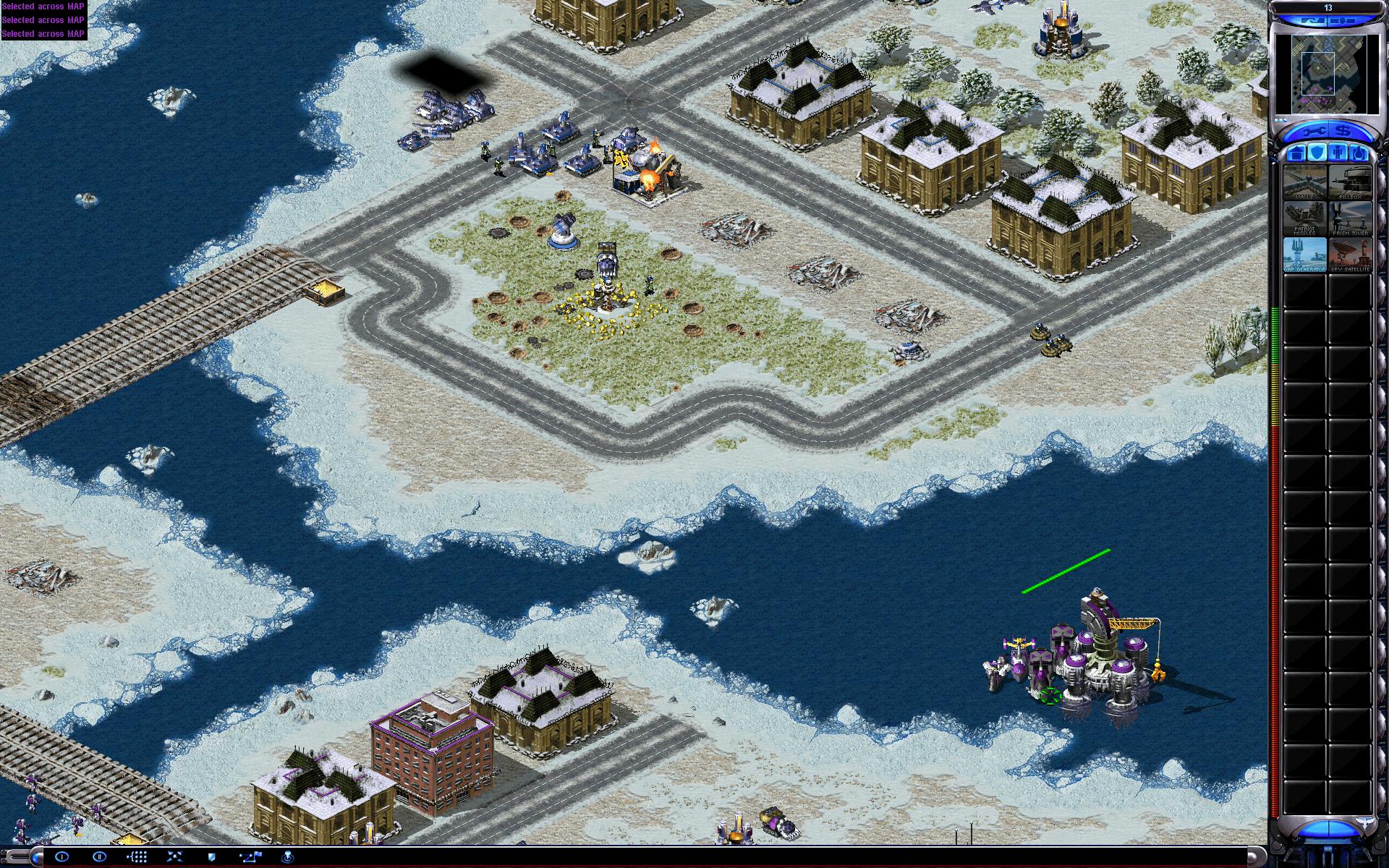Screen dimensions: 1389x868
Task: Toggle the shield guard command
Action: pos(212,857)
